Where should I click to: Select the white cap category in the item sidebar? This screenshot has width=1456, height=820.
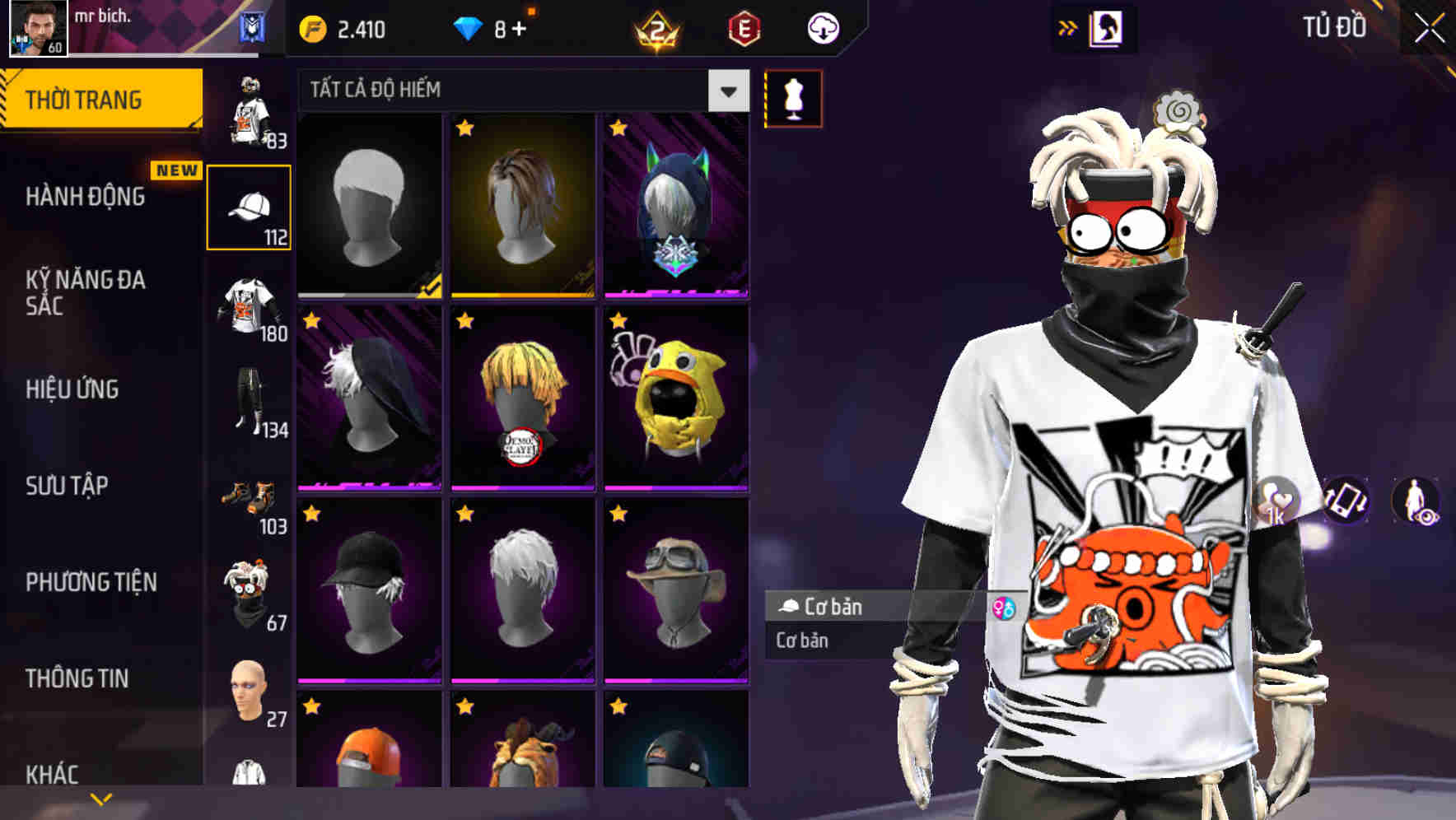[250, 204]
